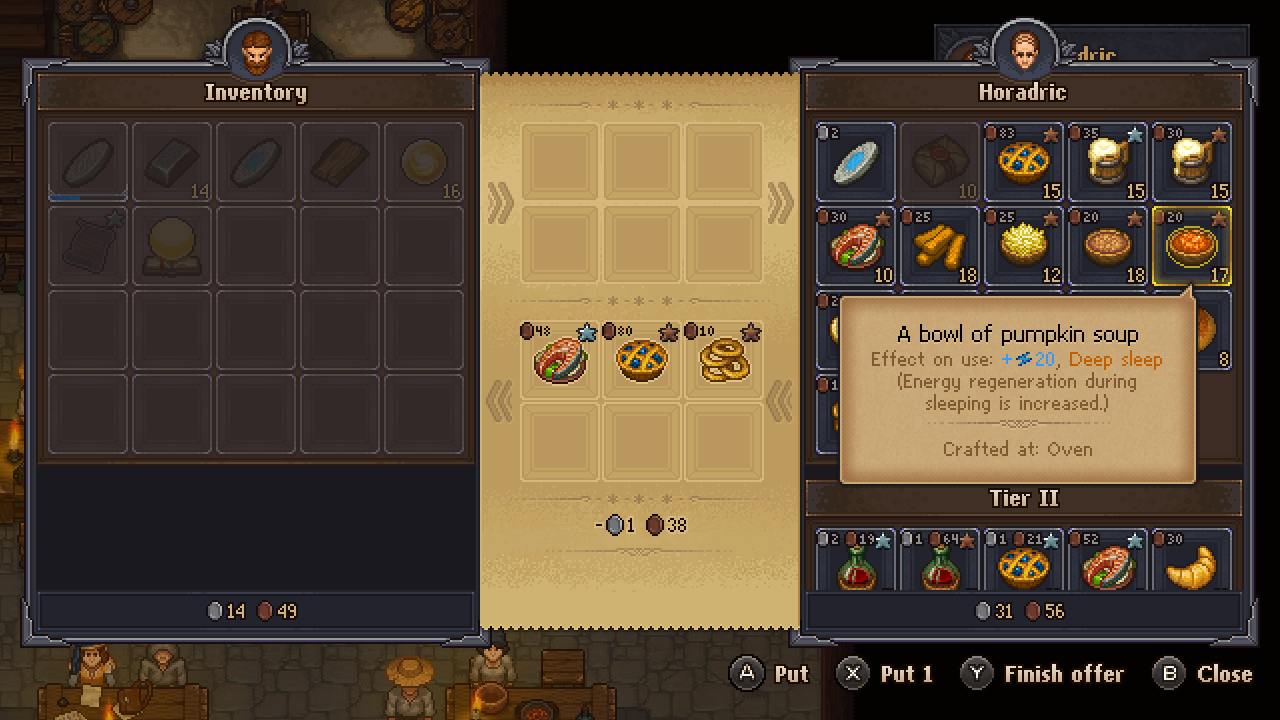Click the Tier II section header
The image size is (1280, 720).
click(x=1024, y=498)
